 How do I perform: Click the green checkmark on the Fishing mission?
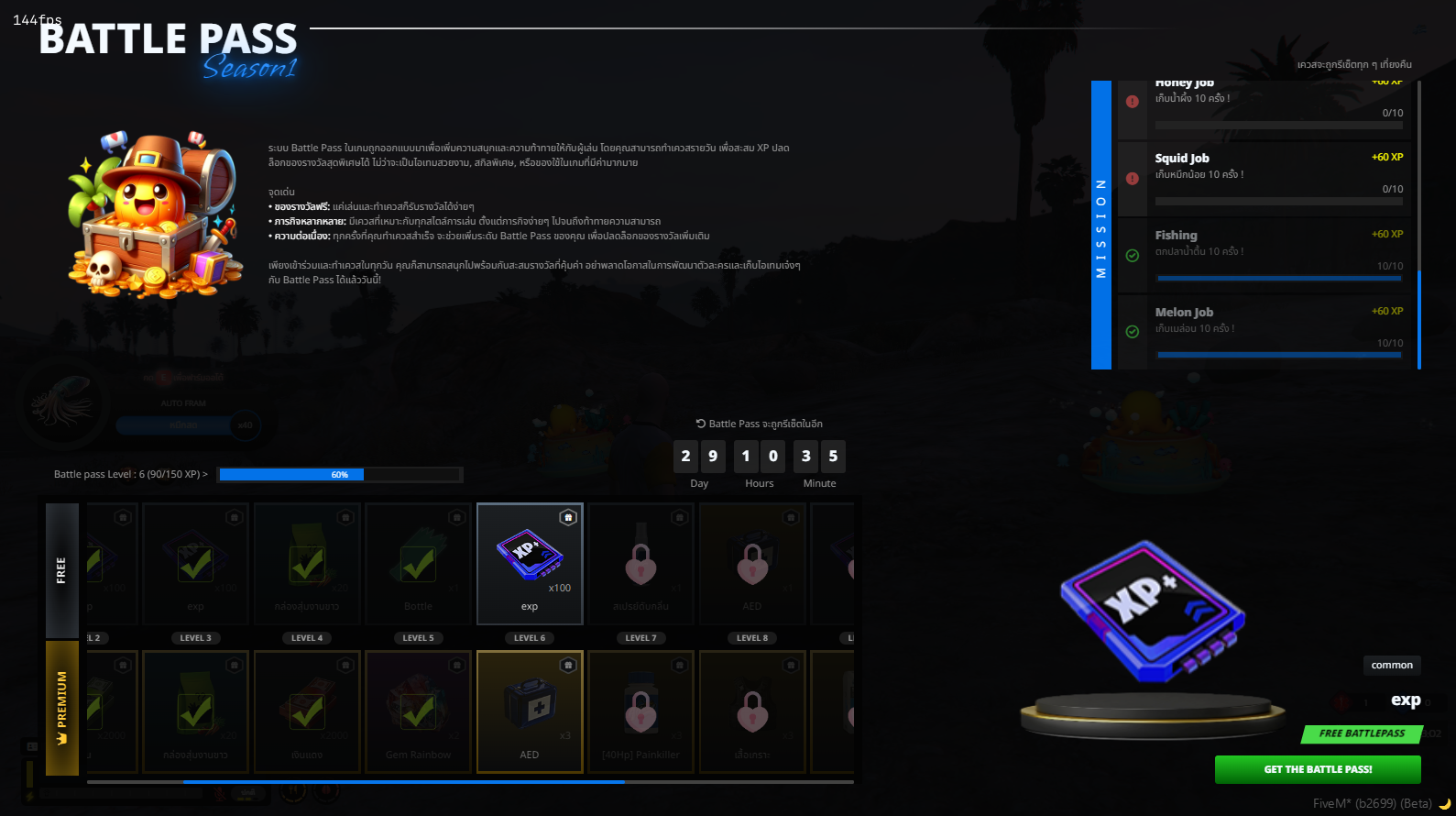tap(1133, 257)
